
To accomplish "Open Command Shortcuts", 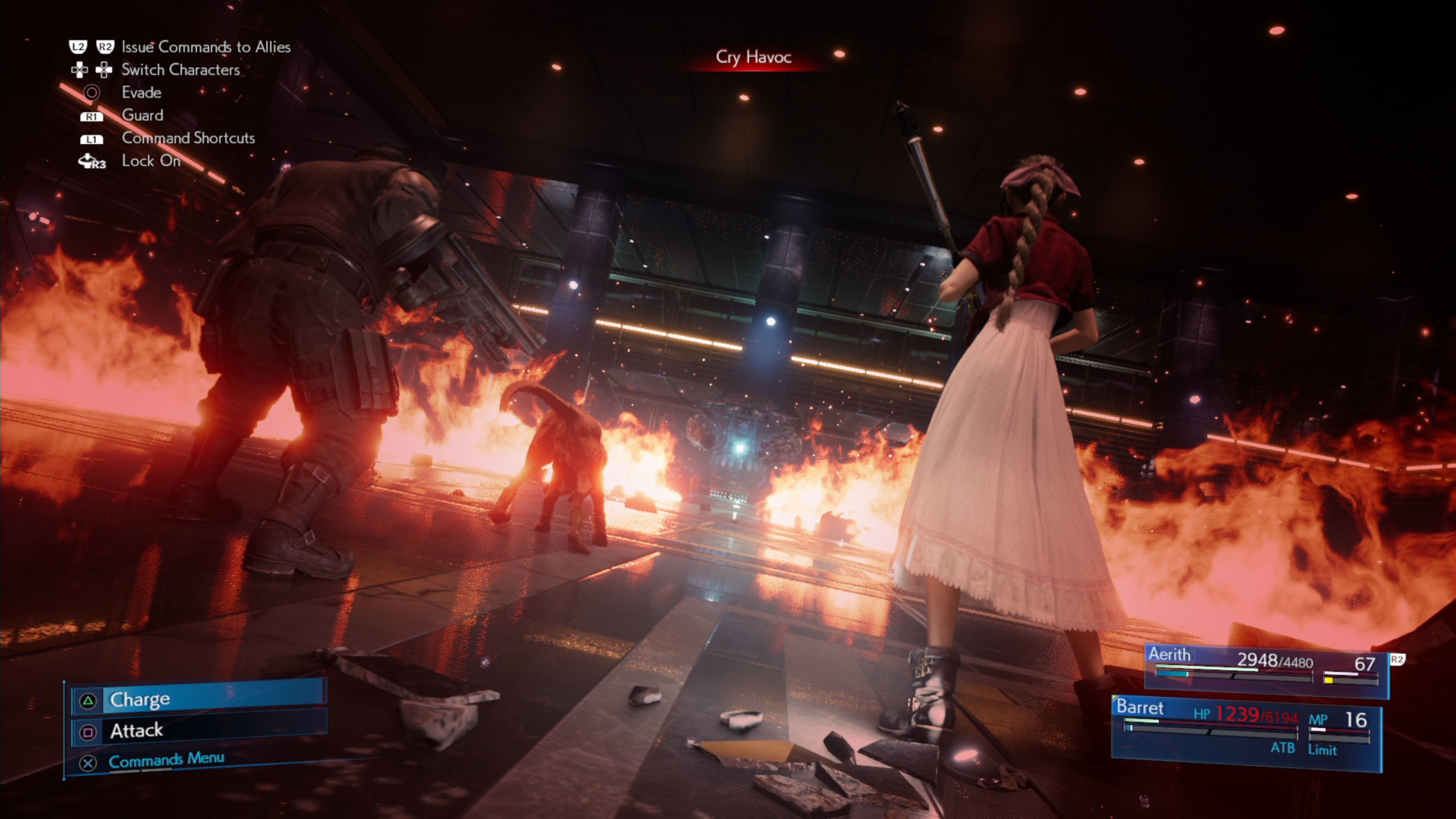I will 188,138.
